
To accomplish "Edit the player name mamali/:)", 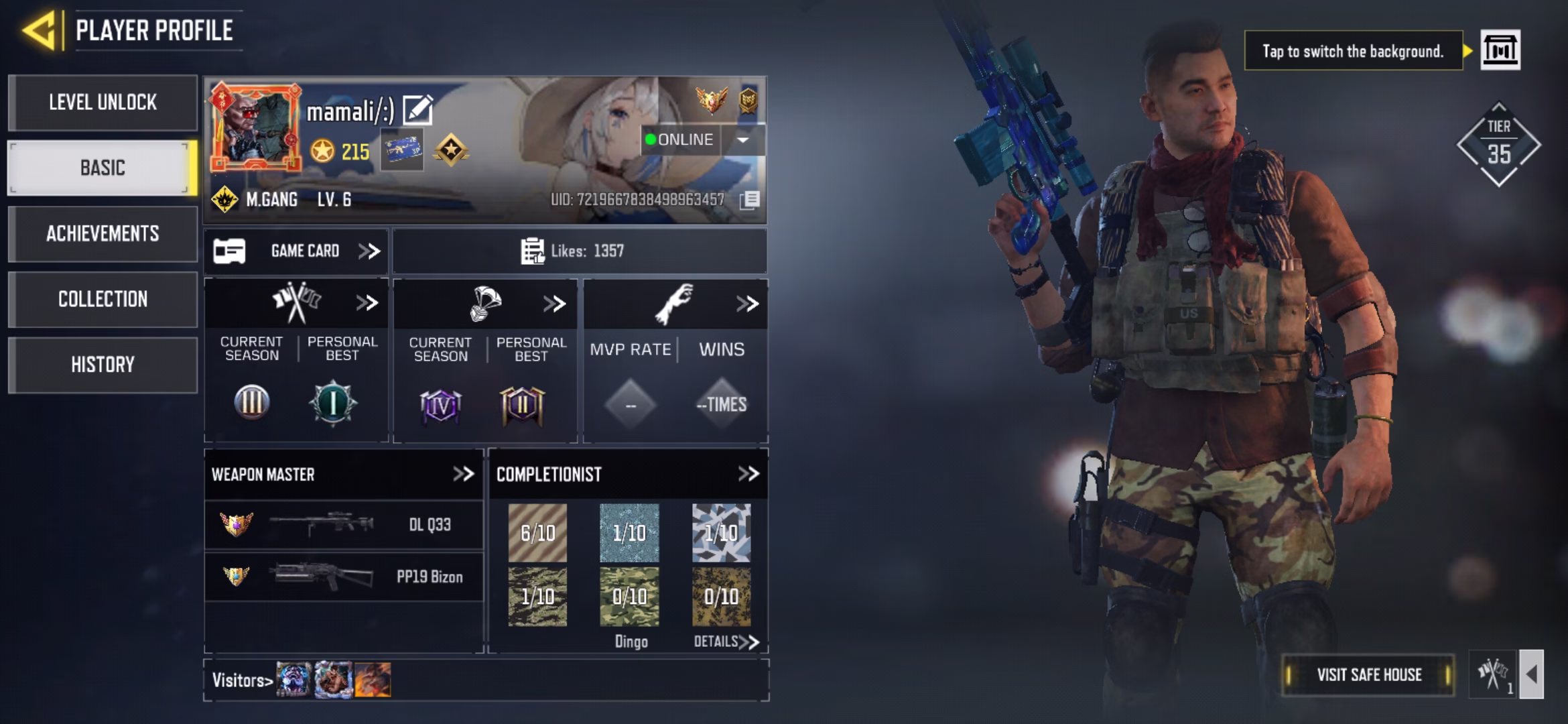I will tap(418, 110).
